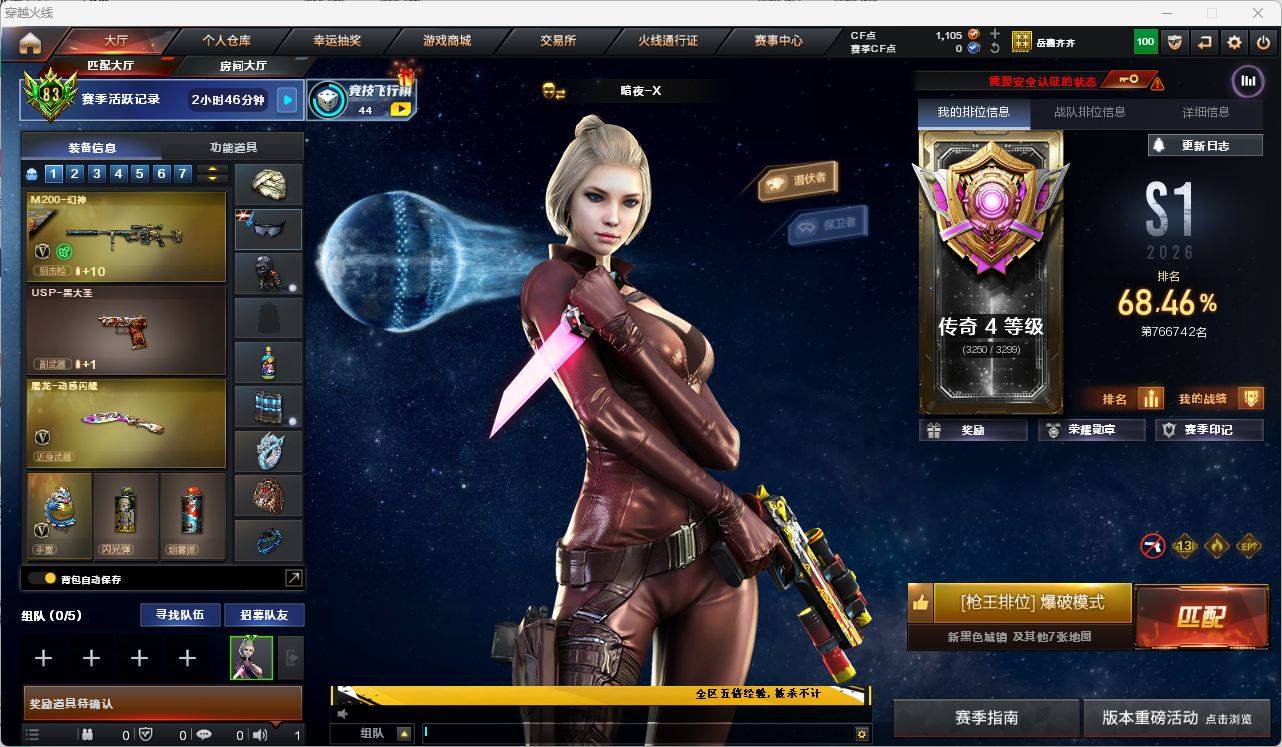Click 招募队友 recruit teammates button
Screen dimensions: 1282x747
coord(263,615)
